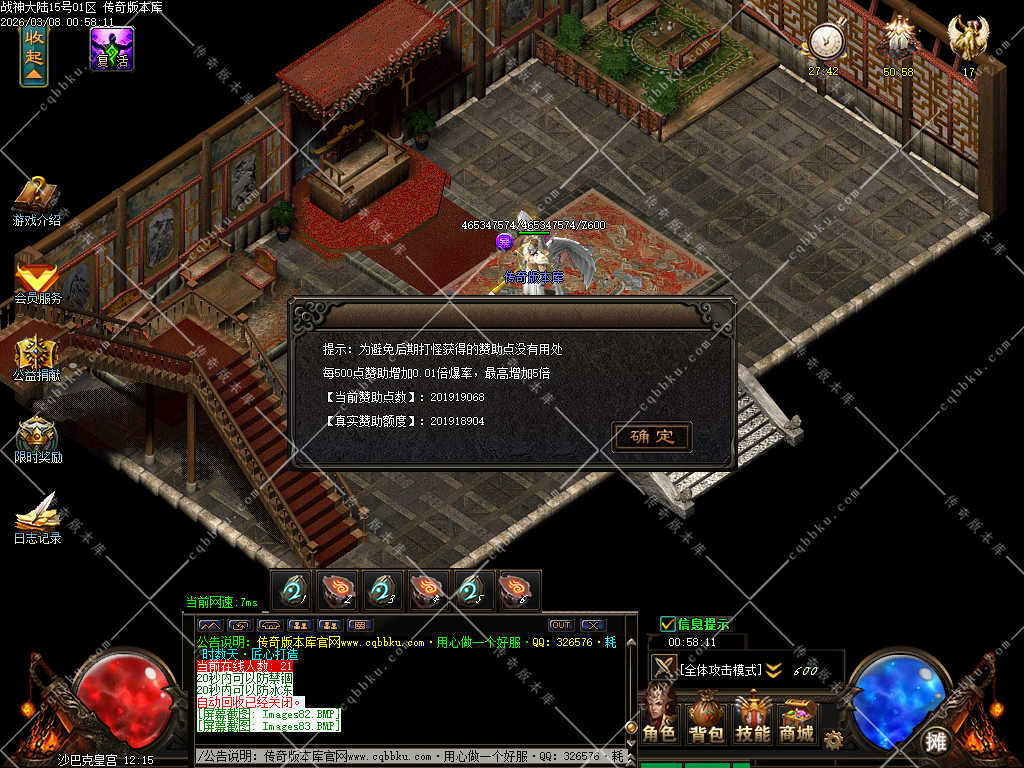This screenshot has height=768, width=1024.
Task: Open the 摊 stall button
Action: coord(936,741)
